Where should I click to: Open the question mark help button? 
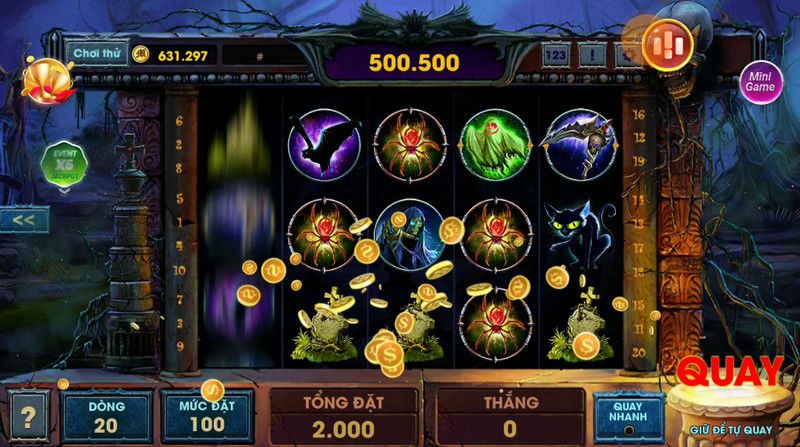(26, 414)
